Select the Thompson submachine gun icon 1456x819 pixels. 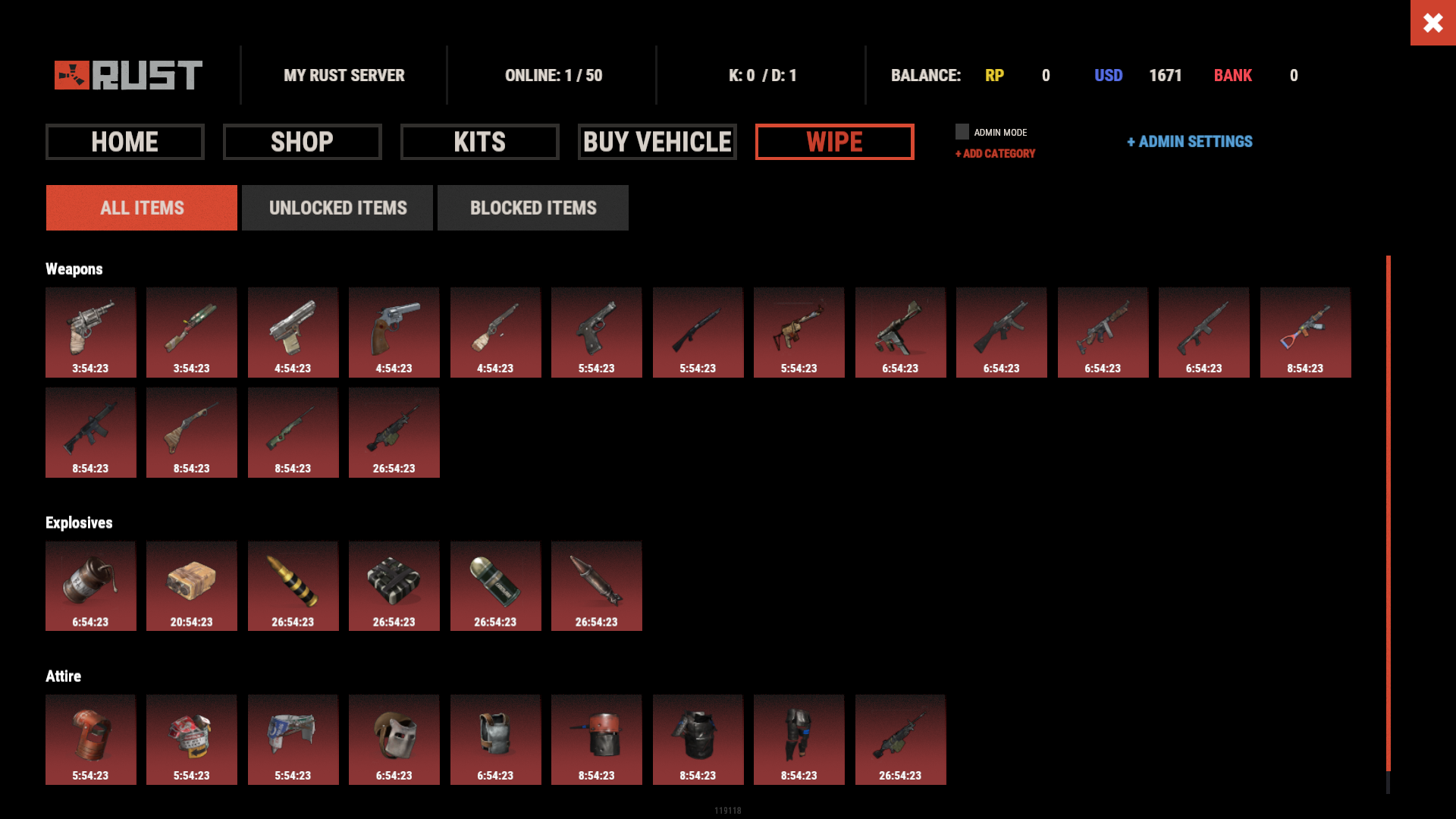(1103, 332)
